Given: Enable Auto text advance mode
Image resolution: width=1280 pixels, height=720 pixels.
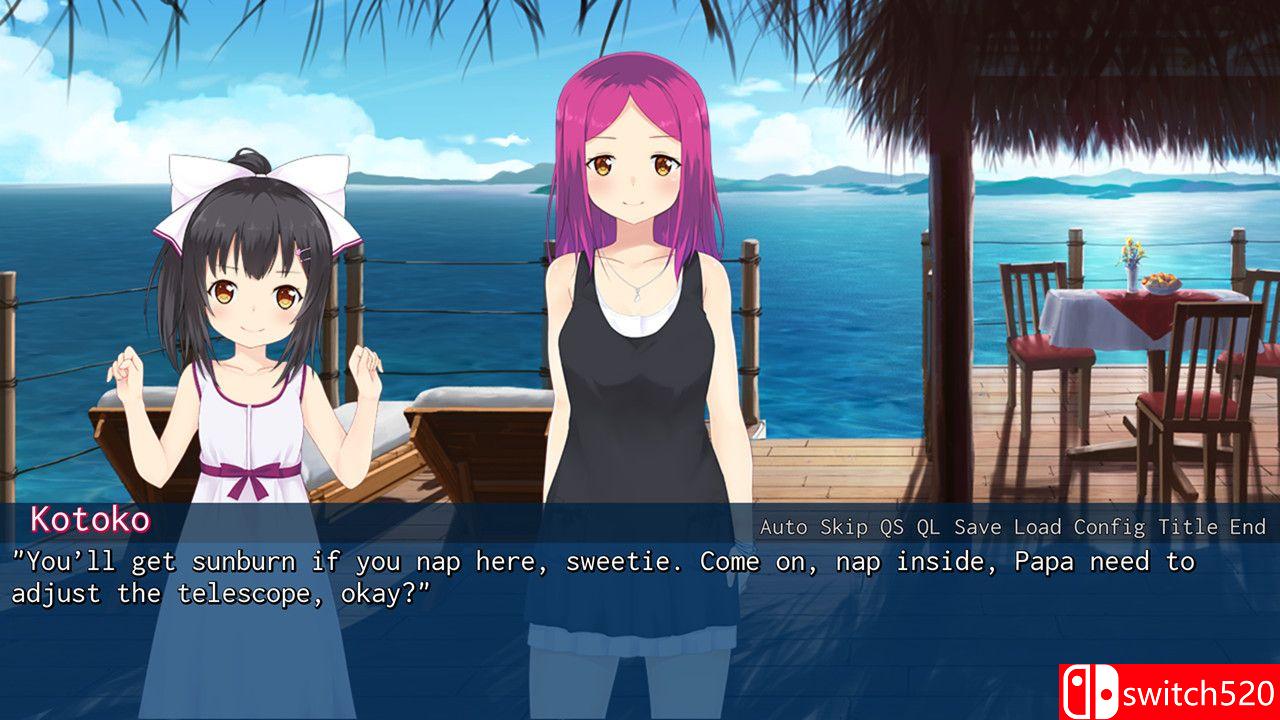Looking at the screenshot, I should (x=784, y=527).
